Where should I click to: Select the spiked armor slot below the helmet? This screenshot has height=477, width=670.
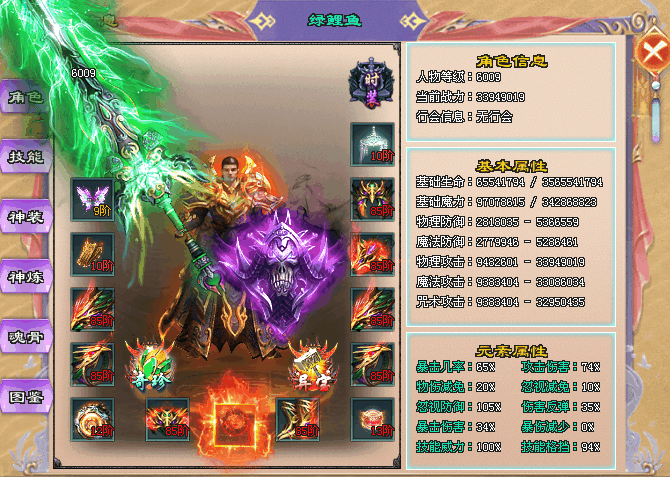pos(372,199)
